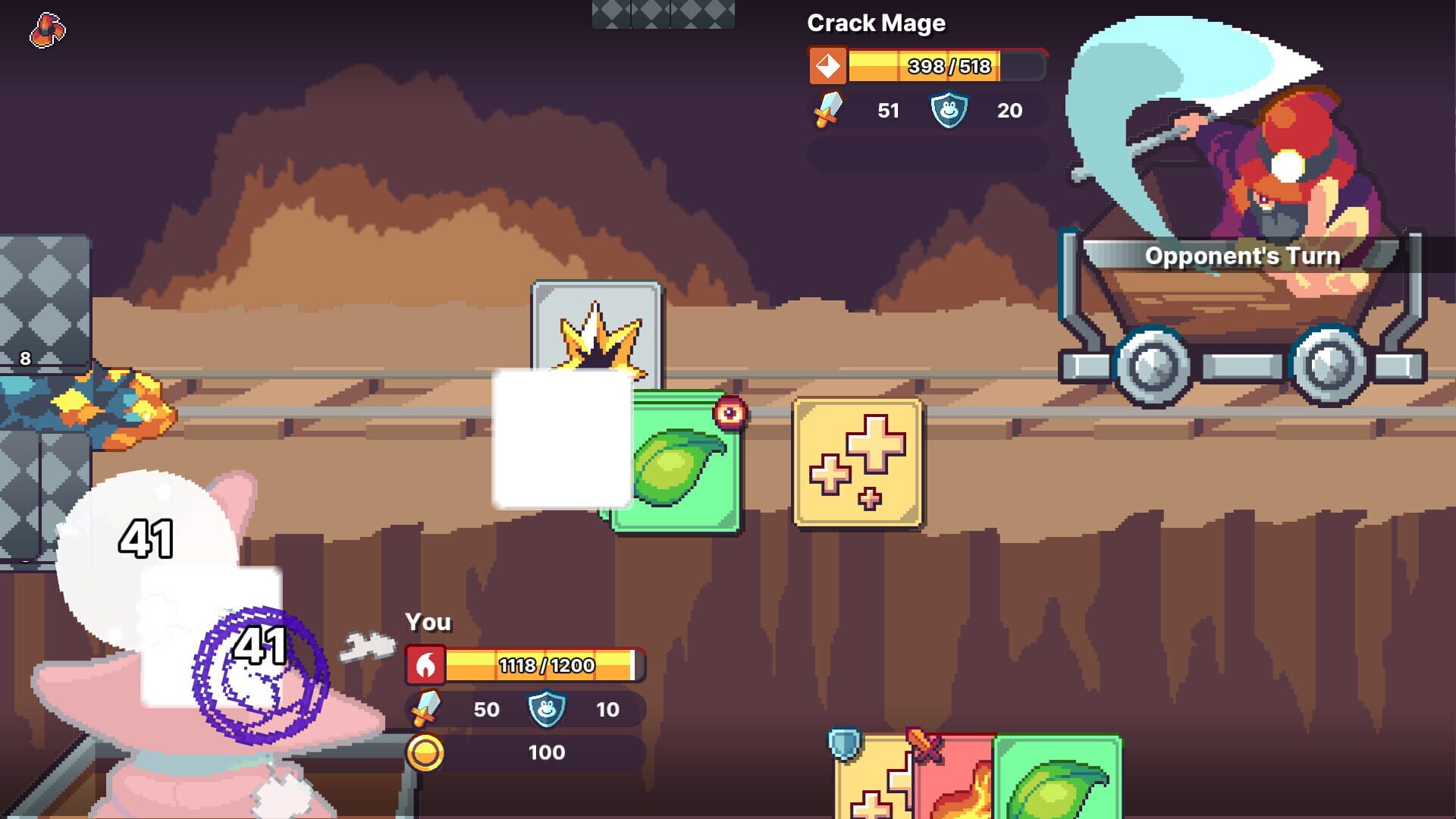Select your sword attack icon showing 50

(x=425, y=710)
